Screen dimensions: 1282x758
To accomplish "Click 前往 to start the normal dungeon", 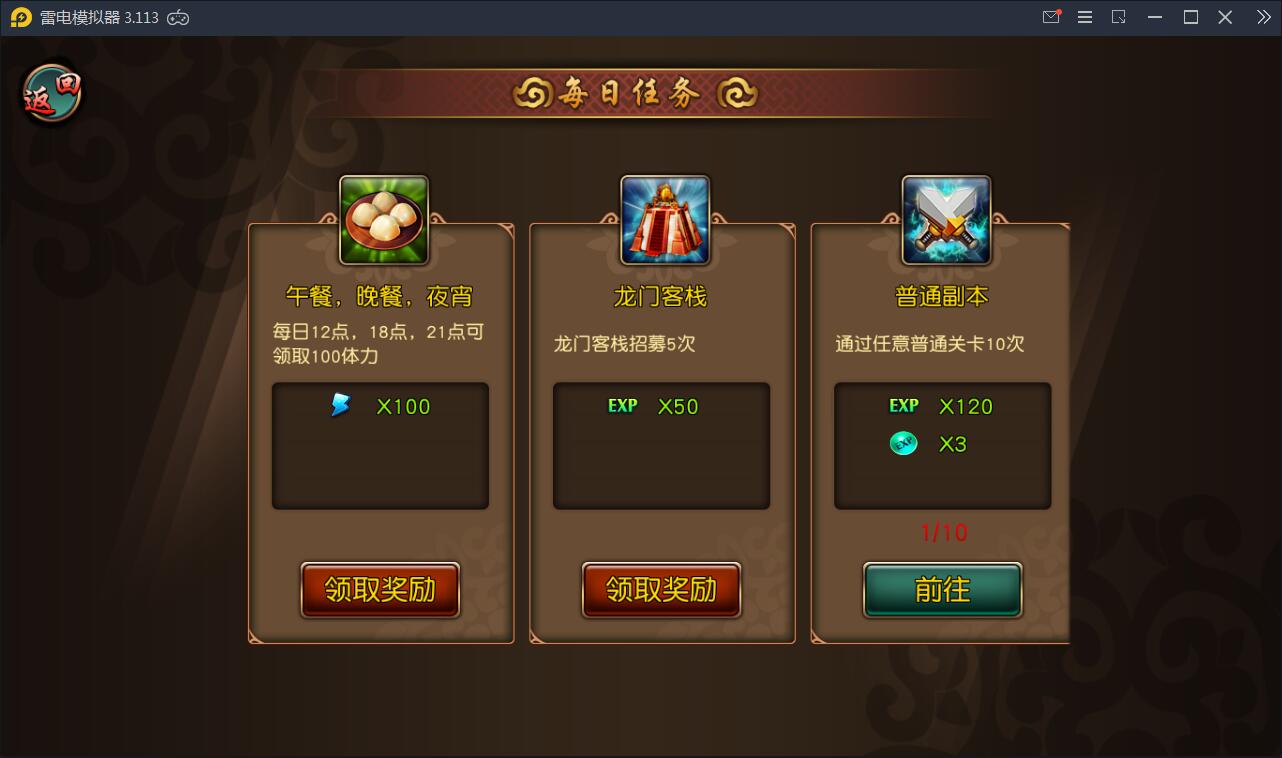I will point(943,590).
